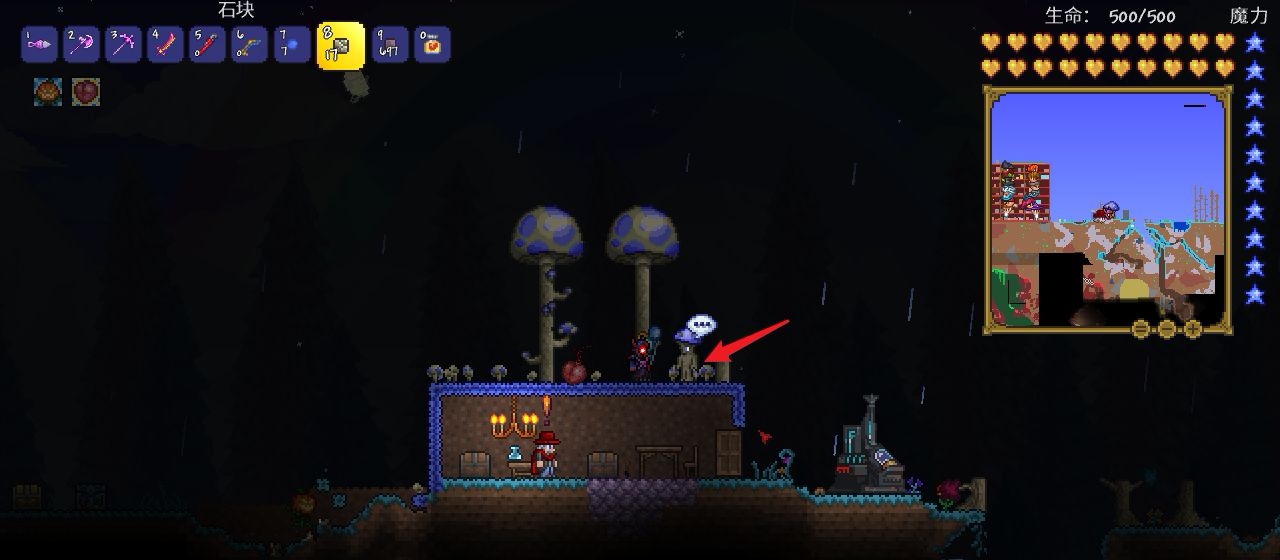Choose the pink pickaxe in slot 3

pyautogui.click(x=123, y=45)
